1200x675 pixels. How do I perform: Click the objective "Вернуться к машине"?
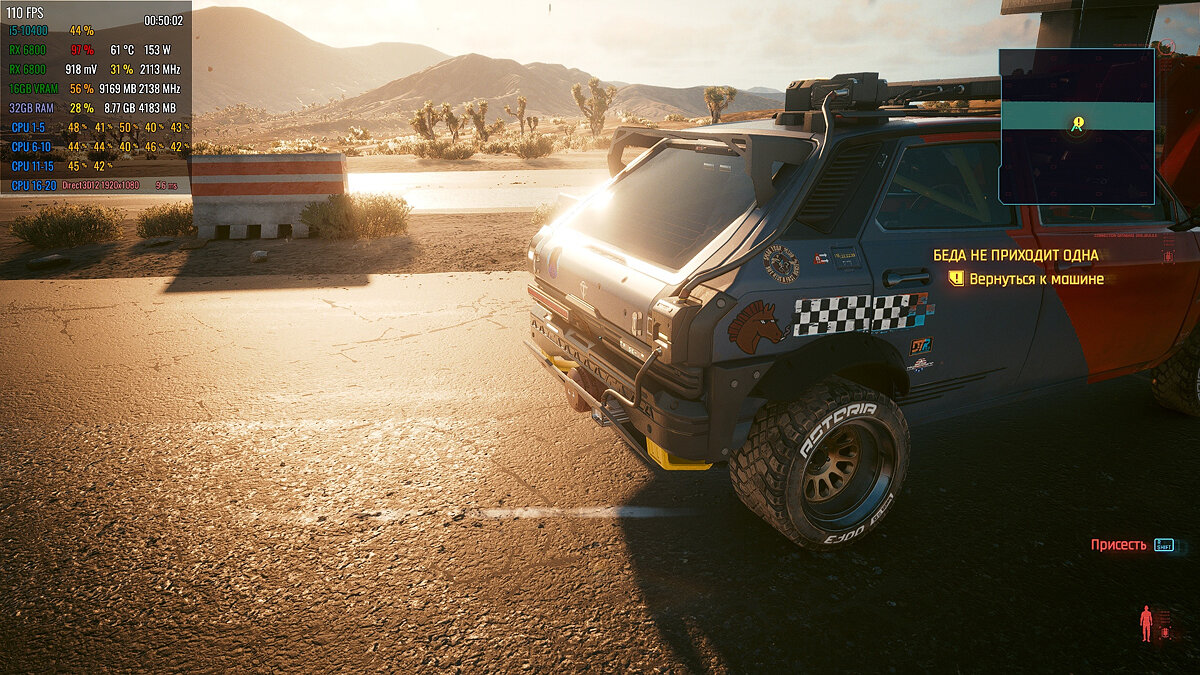click(1036, 279)
